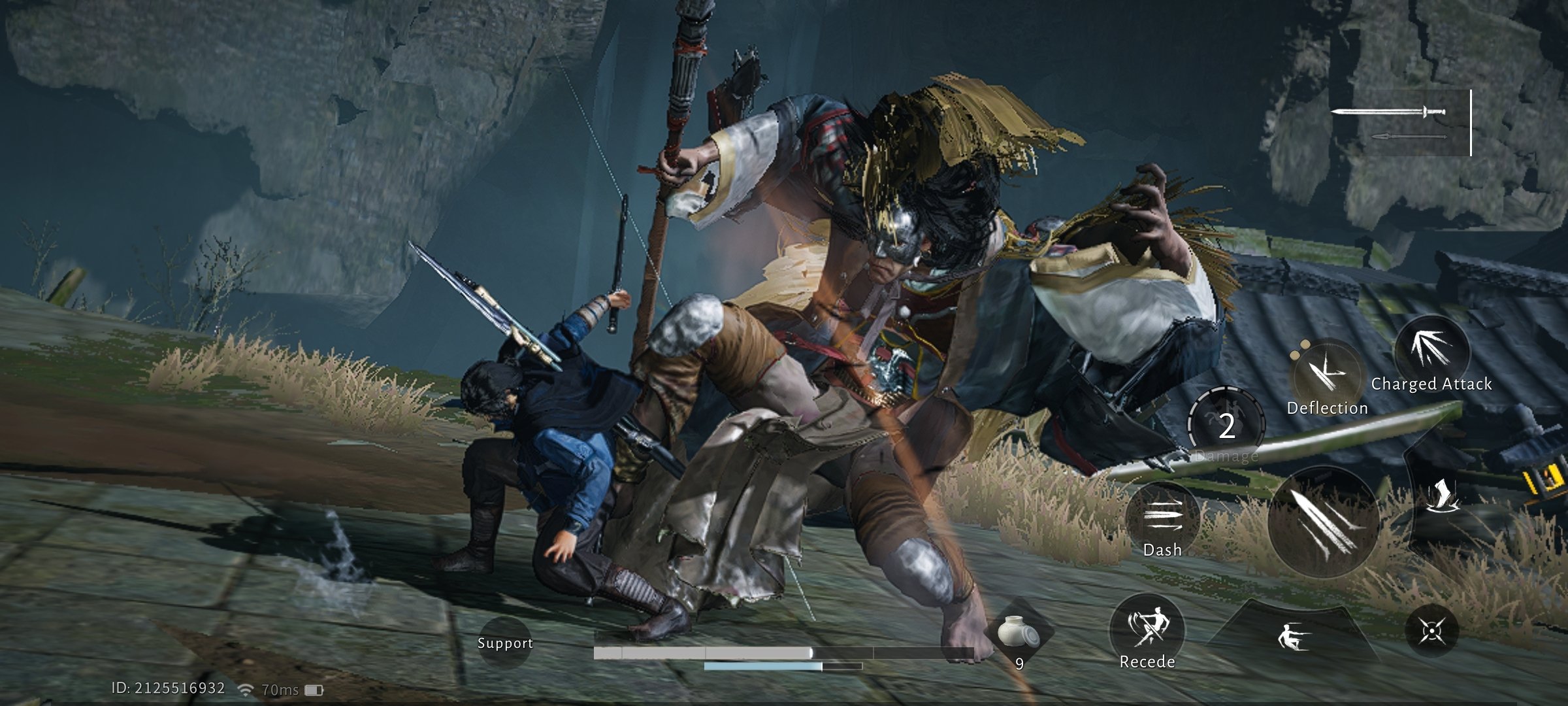This screenshot has height=706, width=1568.
Task: Hit the main sword slash attack button
Action: (1323, 522)
